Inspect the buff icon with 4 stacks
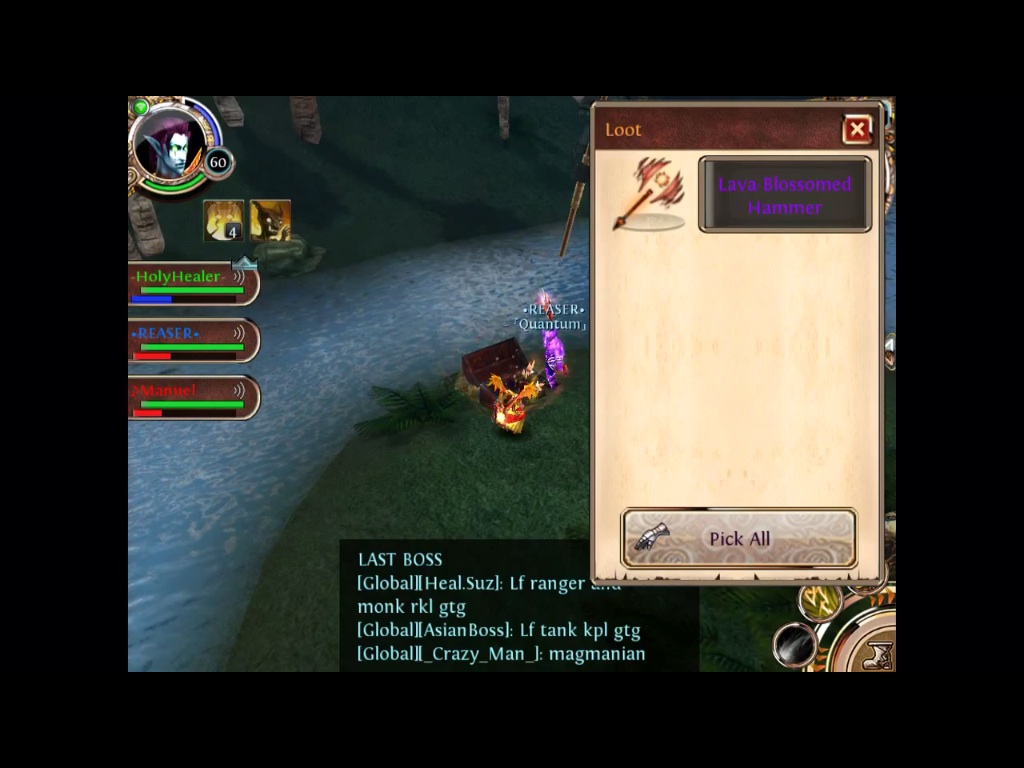The image size is (1024, 768). click(x=223, y=220)
